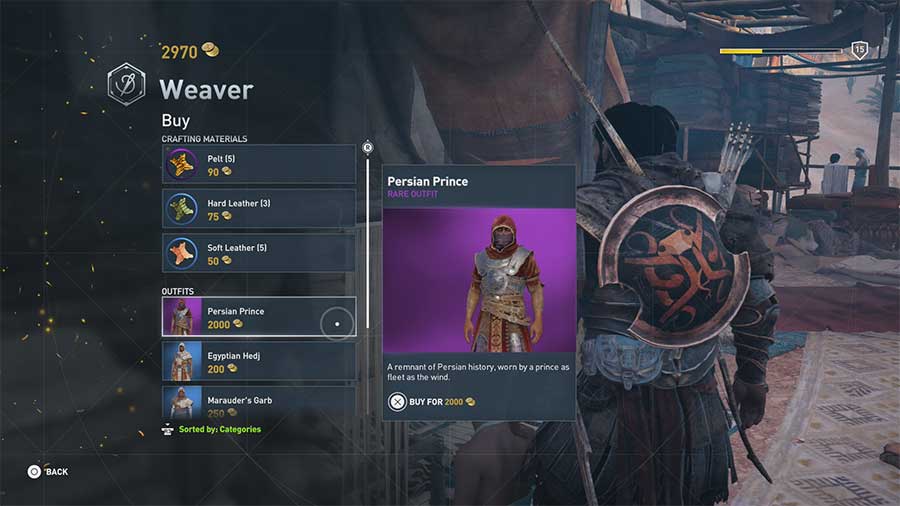This screenshot has width=900, height=506.
Task: Pick the Soft Leather item entry
Action: tap(258, 253)
